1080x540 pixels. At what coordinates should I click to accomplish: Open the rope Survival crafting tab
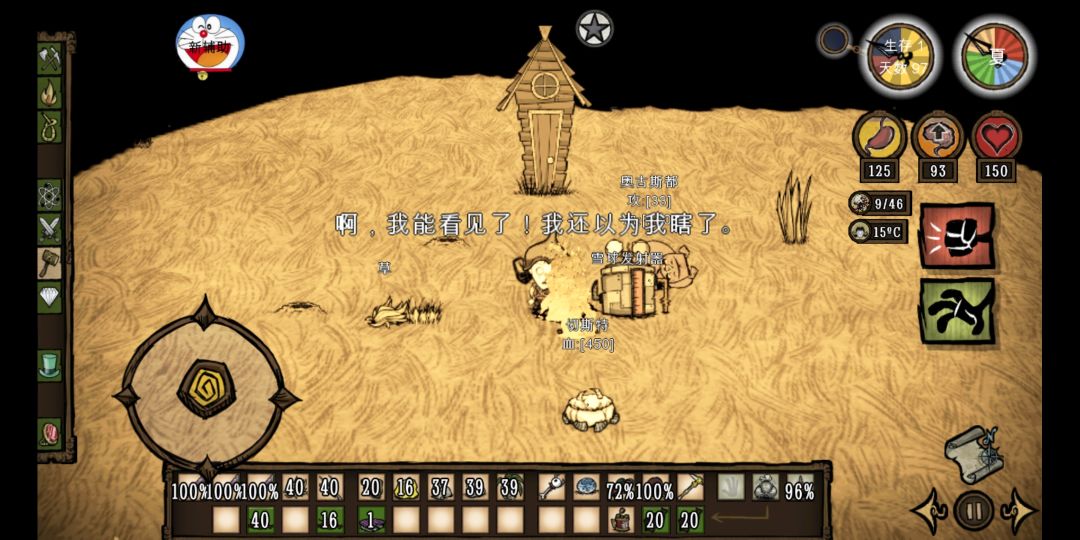coord(50,127)
